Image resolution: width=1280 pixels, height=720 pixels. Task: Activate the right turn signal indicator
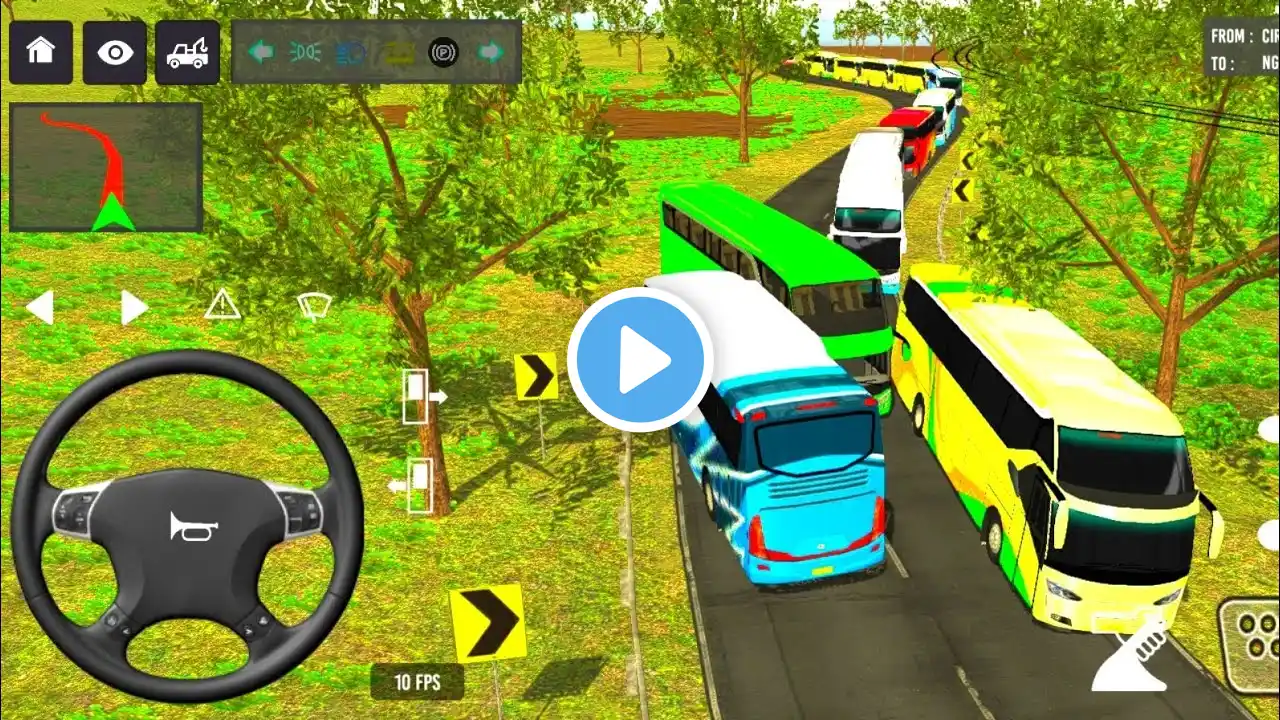click(489, 52)
